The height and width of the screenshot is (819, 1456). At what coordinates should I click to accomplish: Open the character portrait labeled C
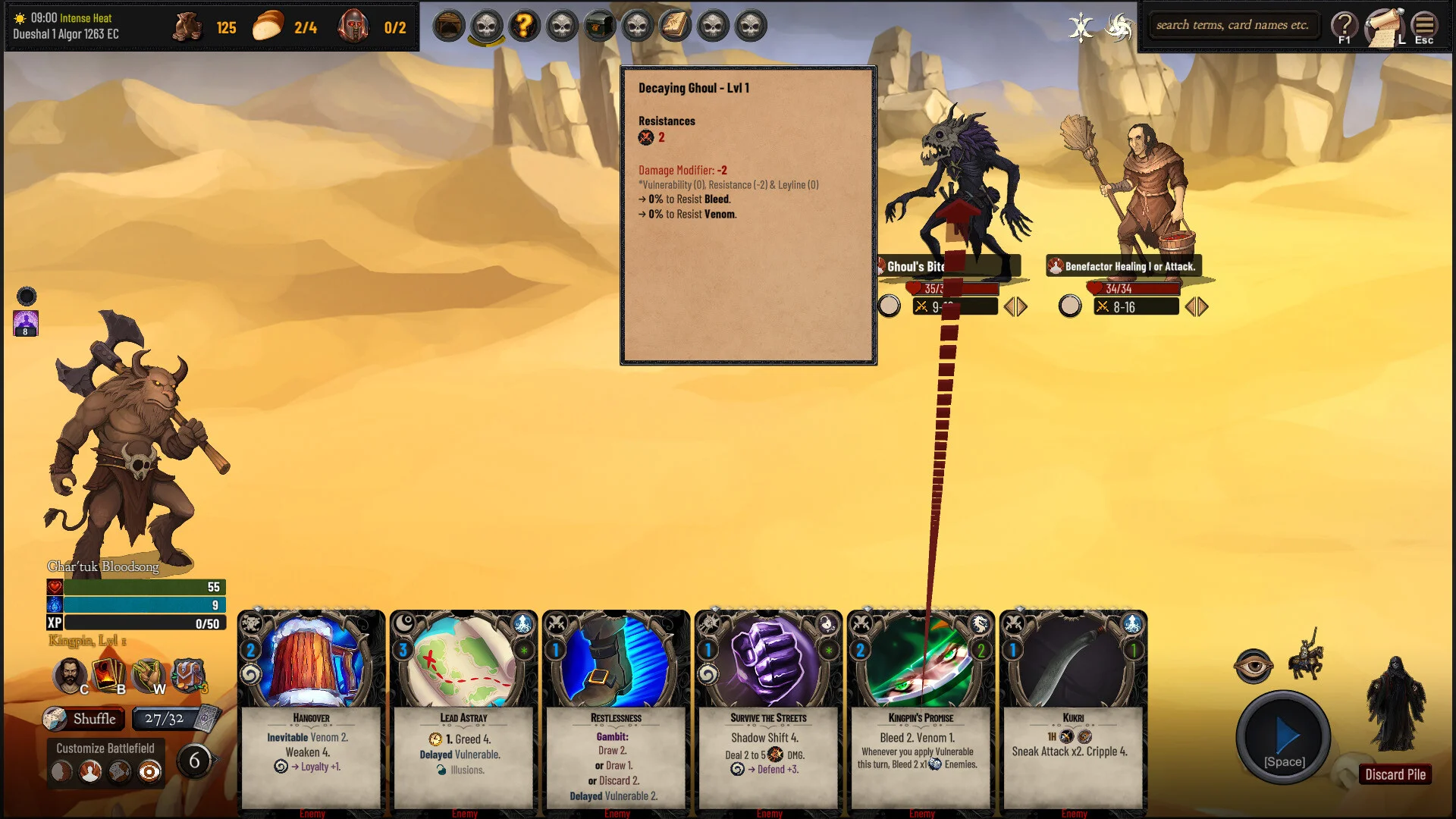pyautogui.click(x=71, y=674)
